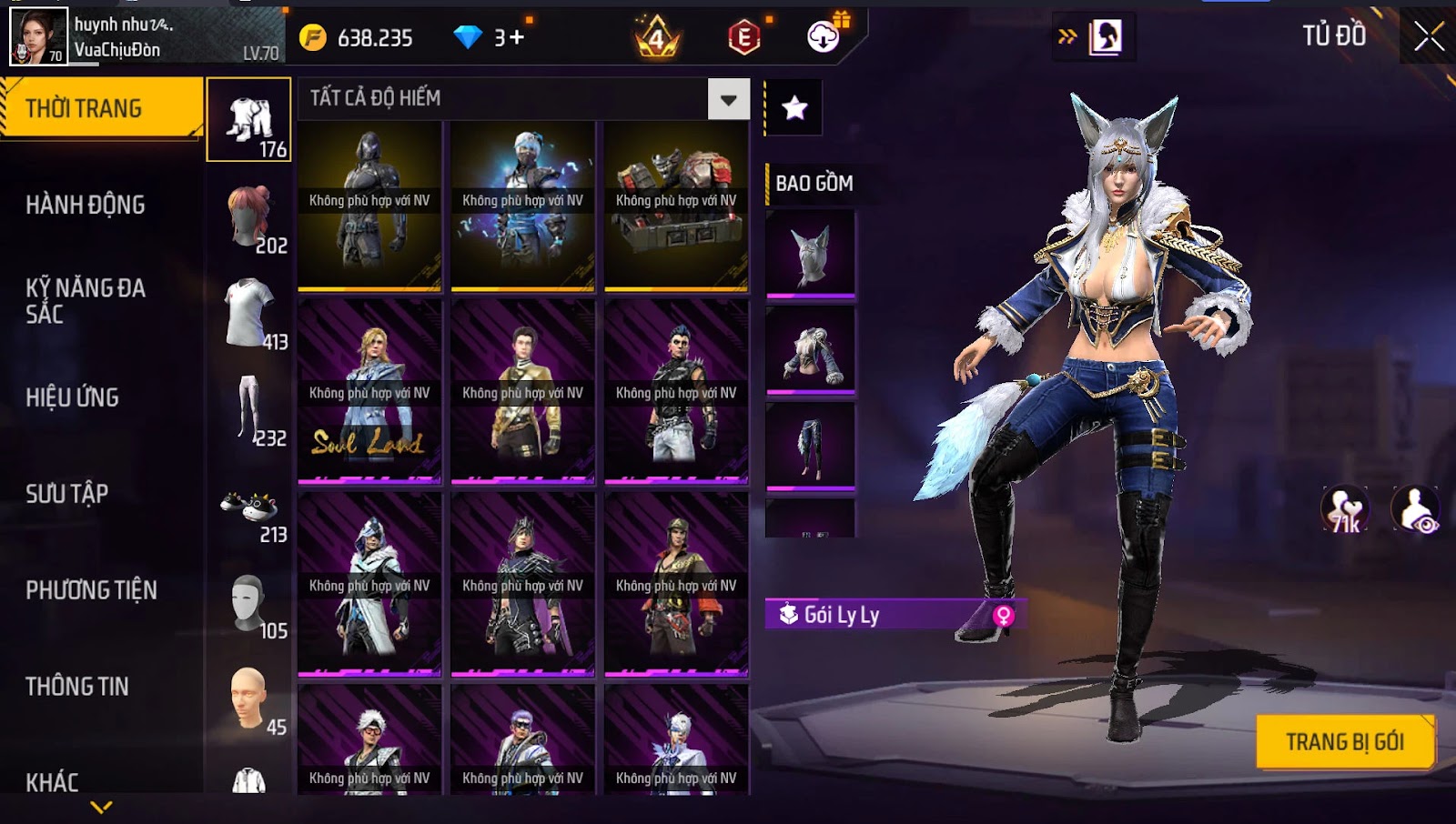Switch to the HÀNH ĐỘNG tab
The height and width of the screenshot is (824, 1456).
(x=86, y=205)
